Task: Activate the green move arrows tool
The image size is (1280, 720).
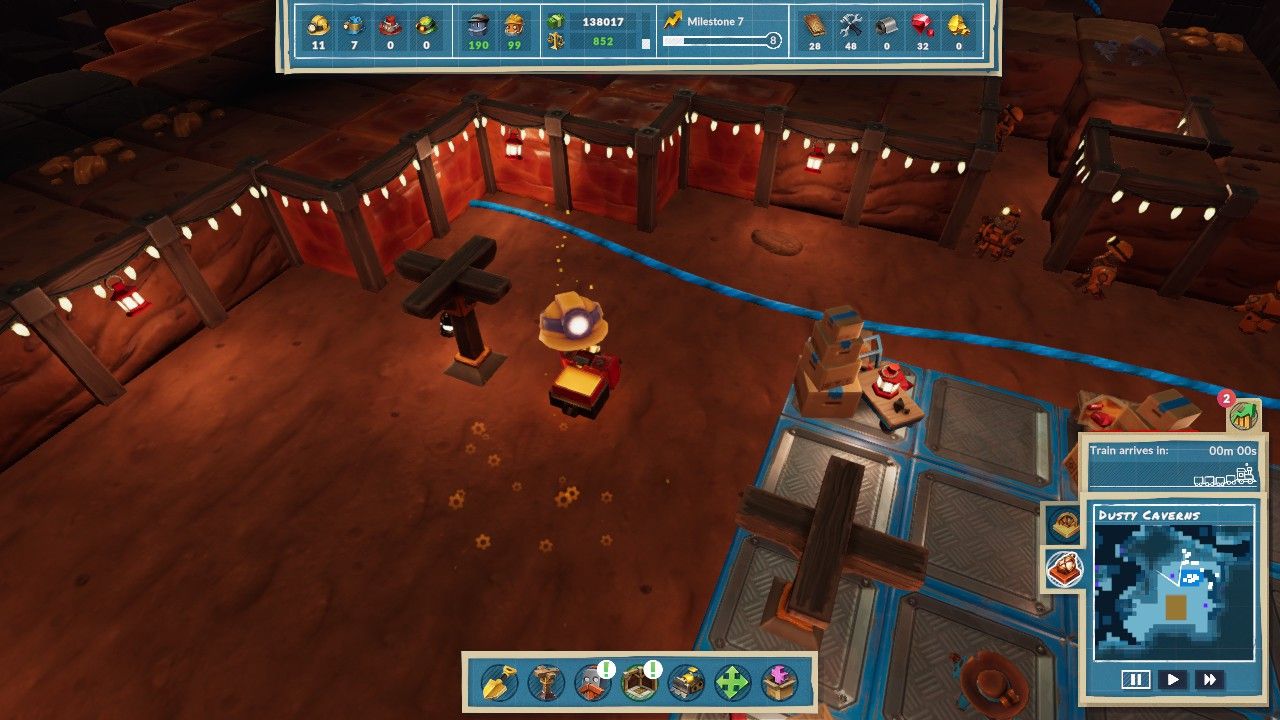Action: click(x=733, y=683)
